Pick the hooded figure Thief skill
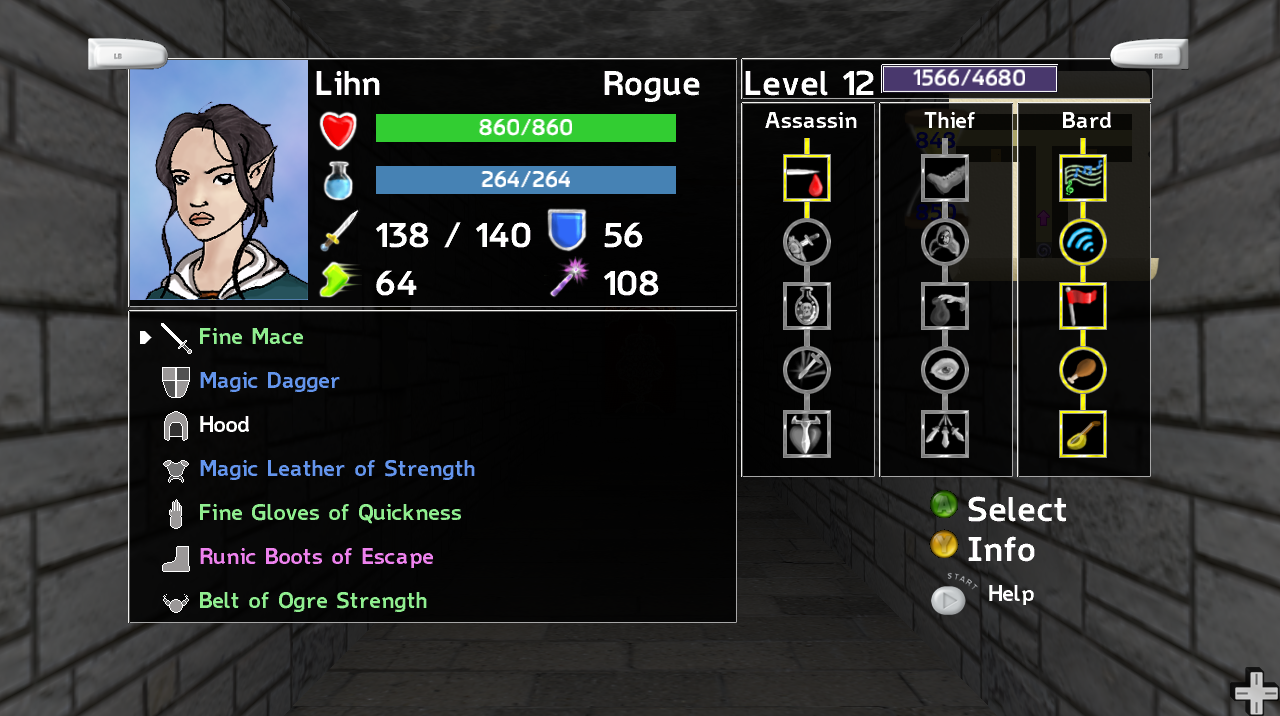Screen dimensions: 1280x716 (945, 242)
